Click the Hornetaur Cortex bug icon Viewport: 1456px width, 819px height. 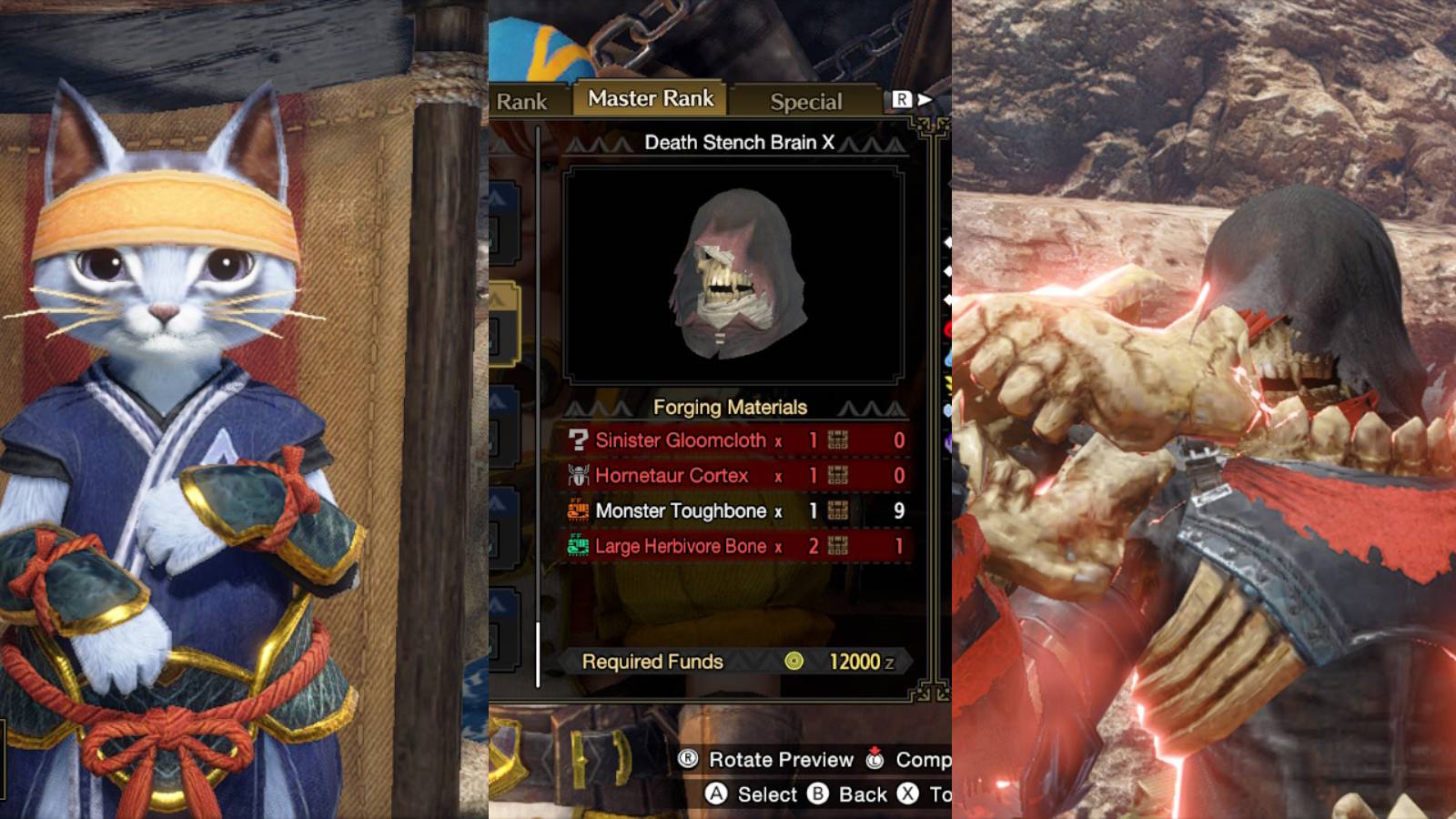coord(578,475)
